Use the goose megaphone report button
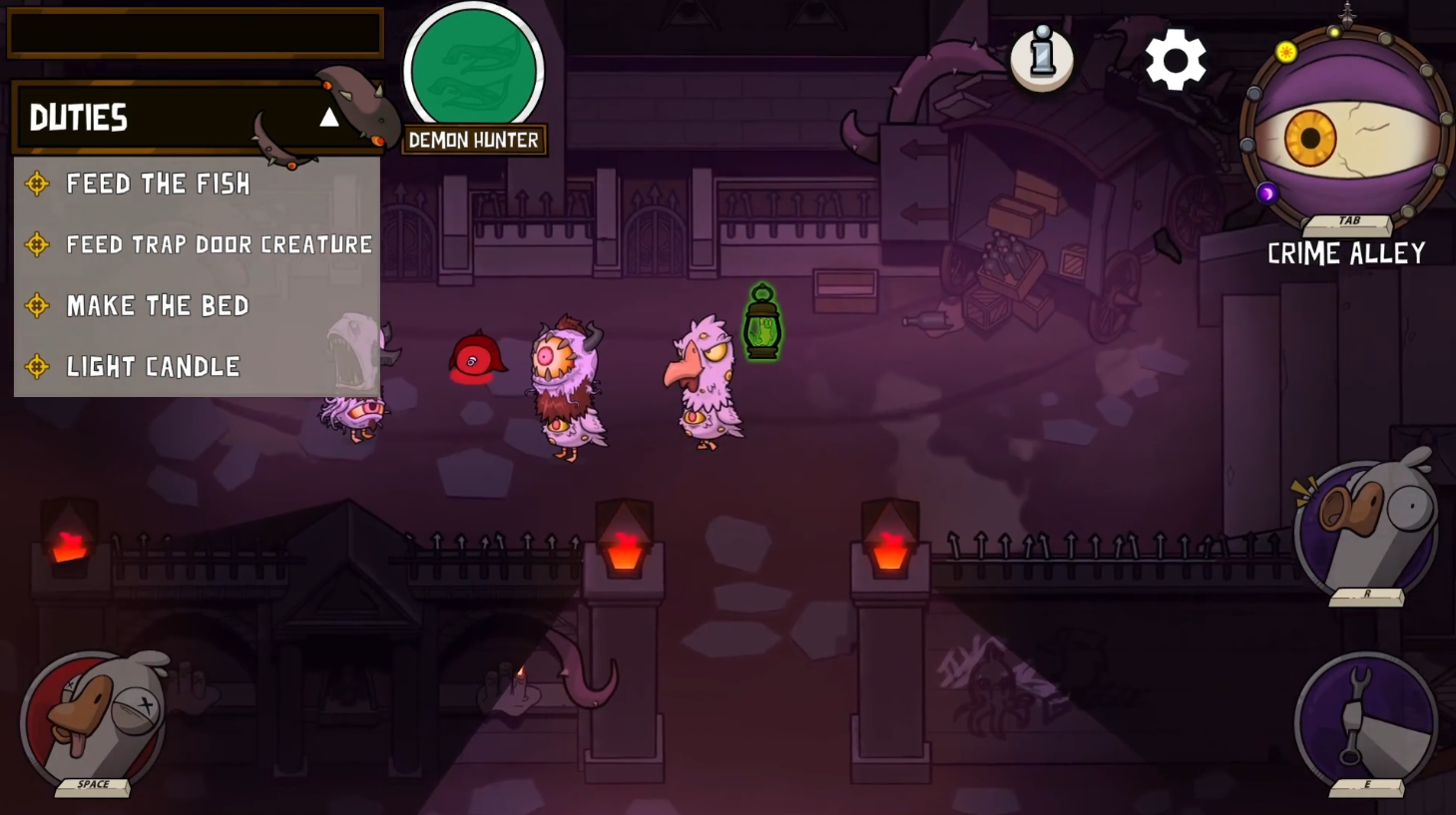The image size is (1456, 815). click(1365, 529)
